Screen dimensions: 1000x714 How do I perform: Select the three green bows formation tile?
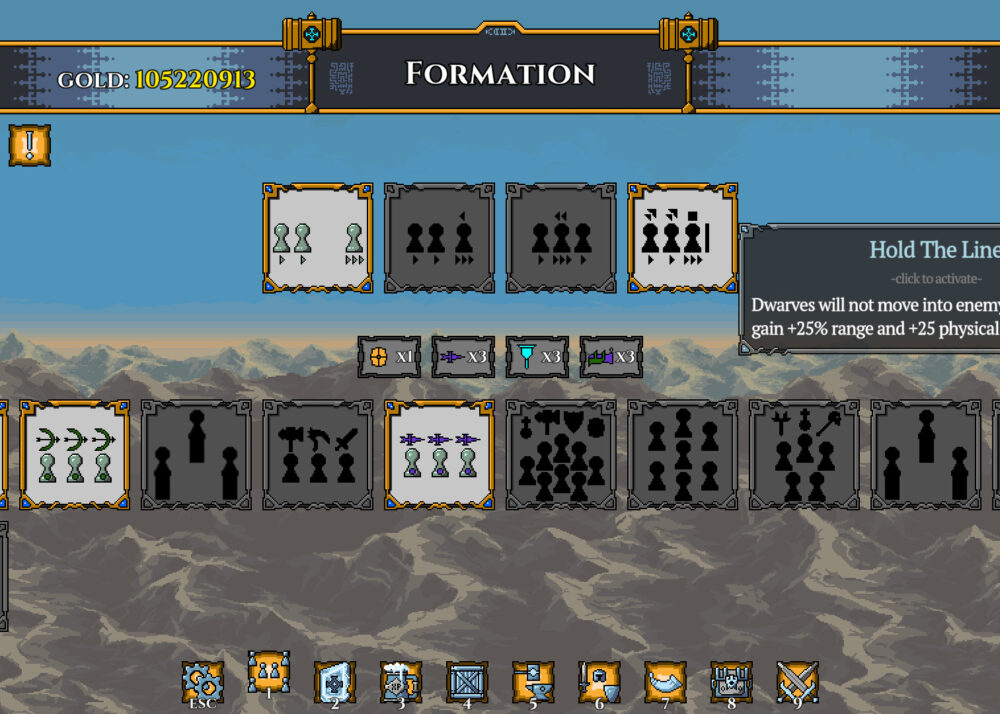(75, 455)
